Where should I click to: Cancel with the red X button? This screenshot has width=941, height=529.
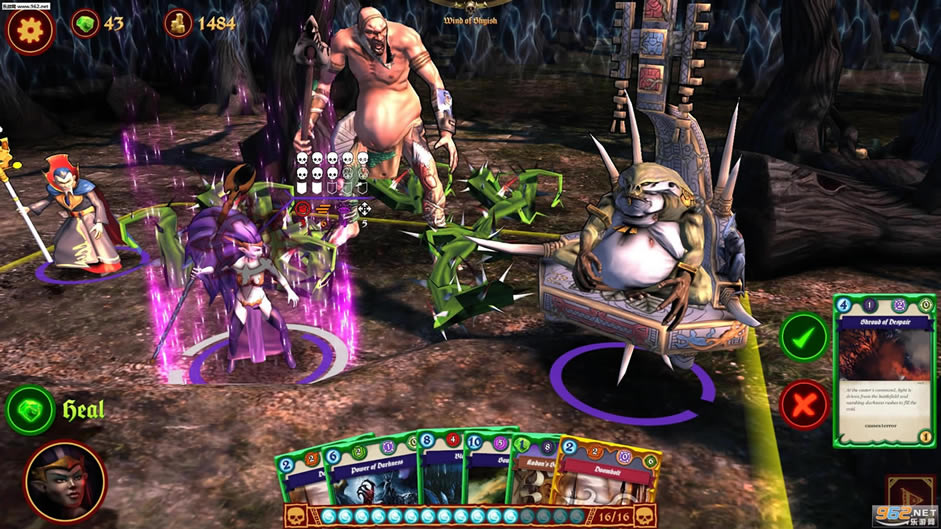tap(804, 405)
